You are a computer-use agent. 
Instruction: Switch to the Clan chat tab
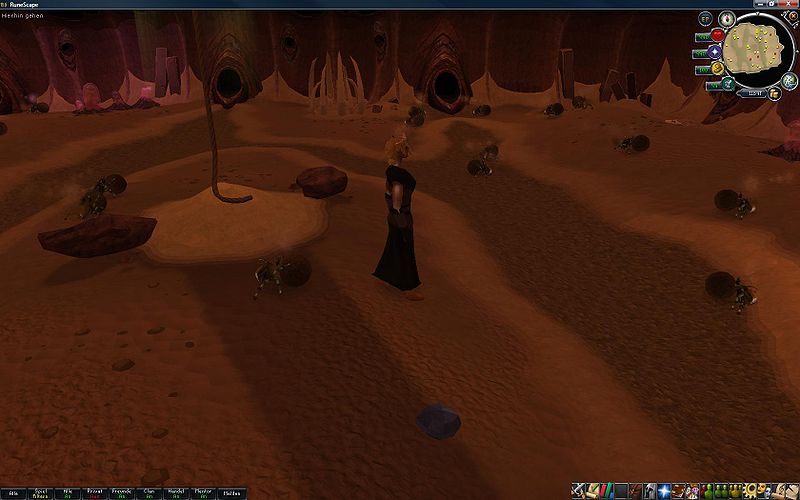pyautogui.click(x=149, y=492)
